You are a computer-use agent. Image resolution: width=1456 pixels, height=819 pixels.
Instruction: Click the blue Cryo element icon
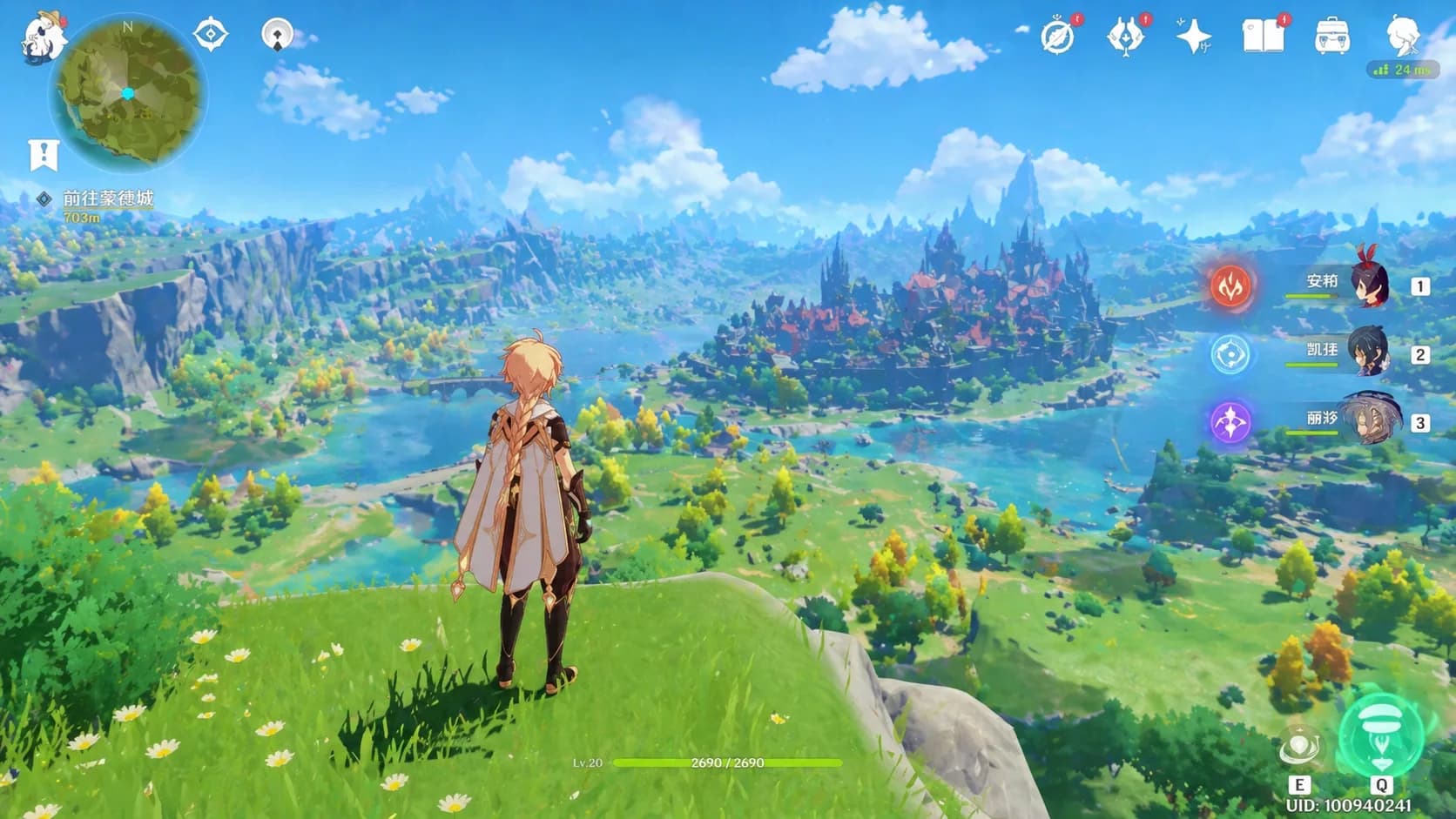pyautogui.click(x=1230, y=354)
